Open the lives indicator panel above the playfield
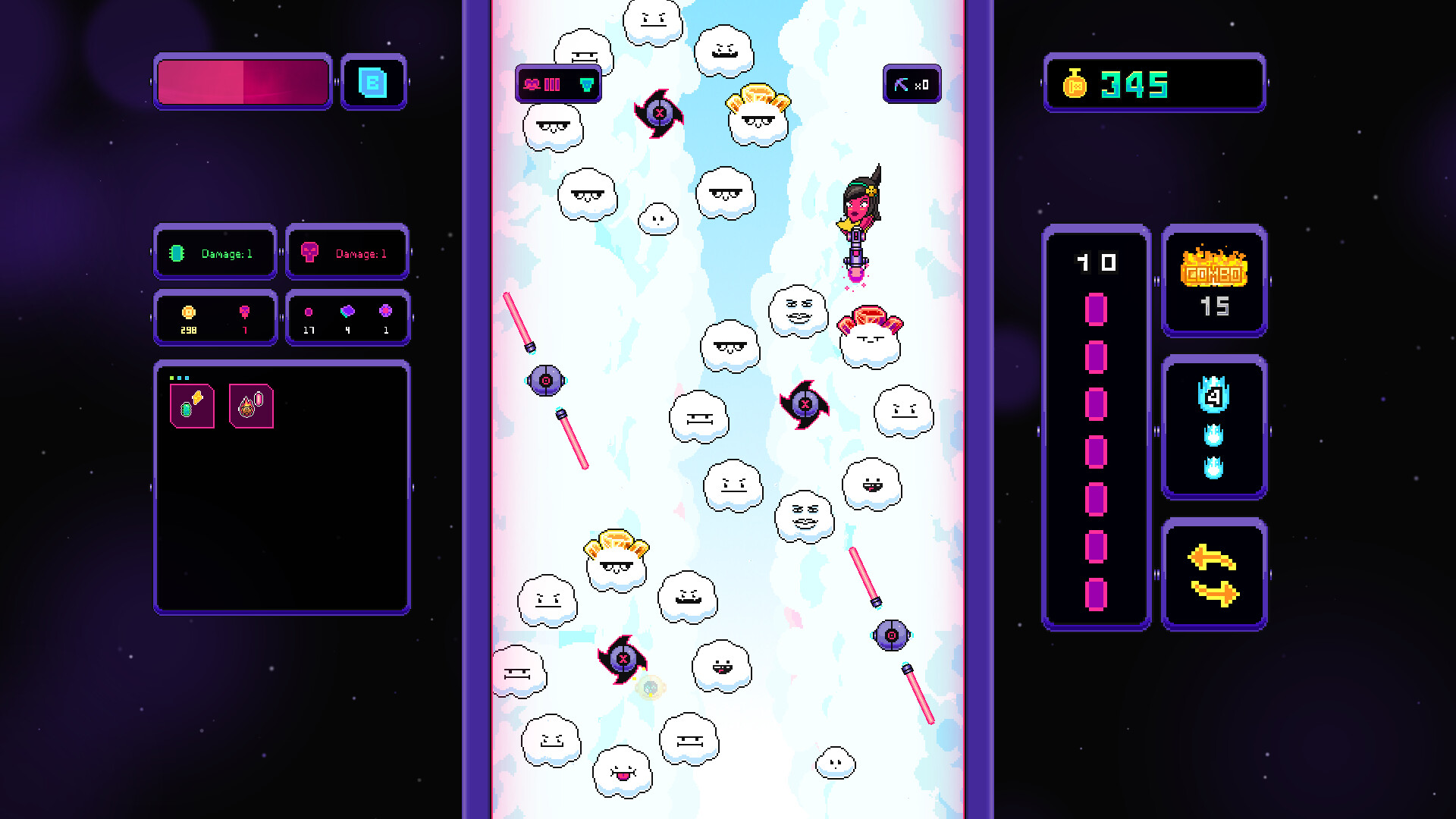Viewport: 1456px width, 819px height. click(x=557, y=84)
